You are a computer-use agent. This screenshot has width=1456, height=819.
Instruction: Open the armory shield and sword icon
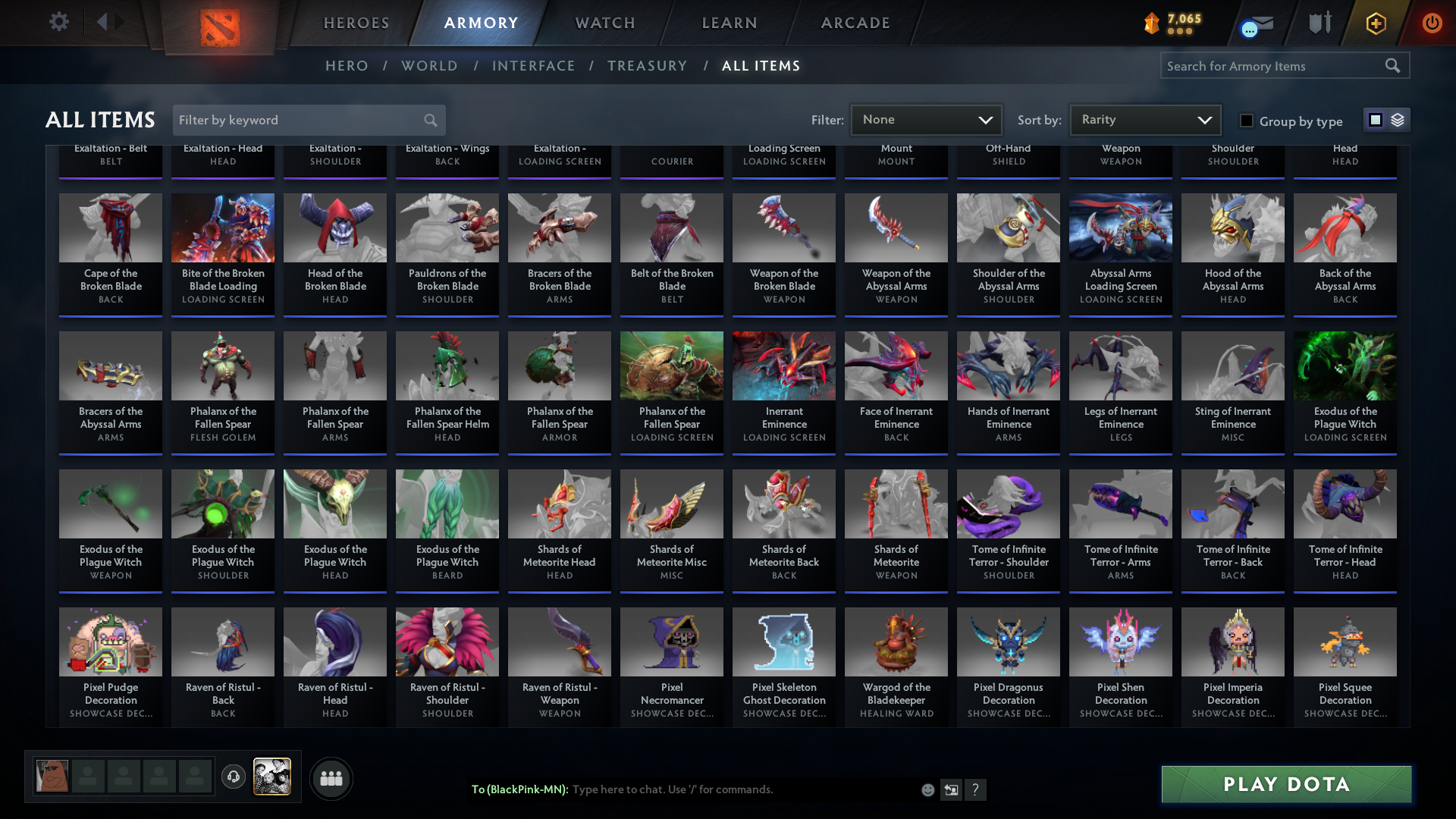pyautogui.click(x=1319, y=23)
